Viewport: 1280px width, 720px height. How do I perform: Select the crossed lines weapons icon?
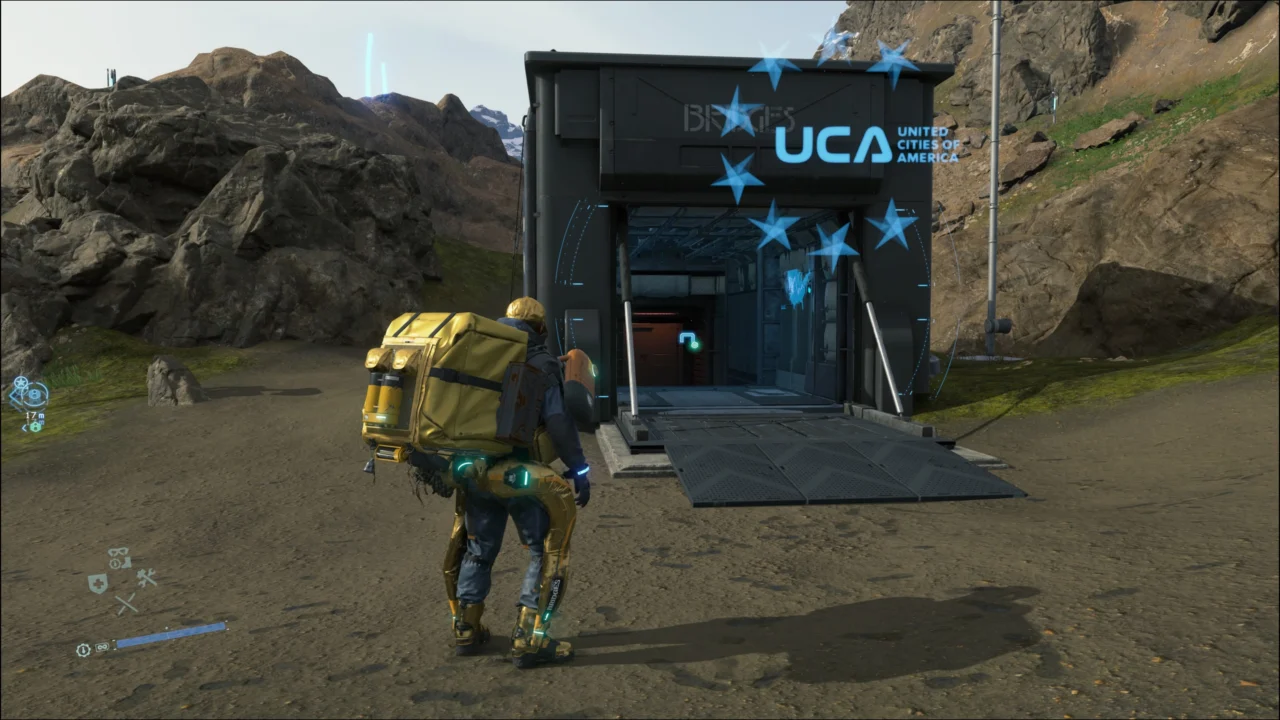click(x=125, y=604)
